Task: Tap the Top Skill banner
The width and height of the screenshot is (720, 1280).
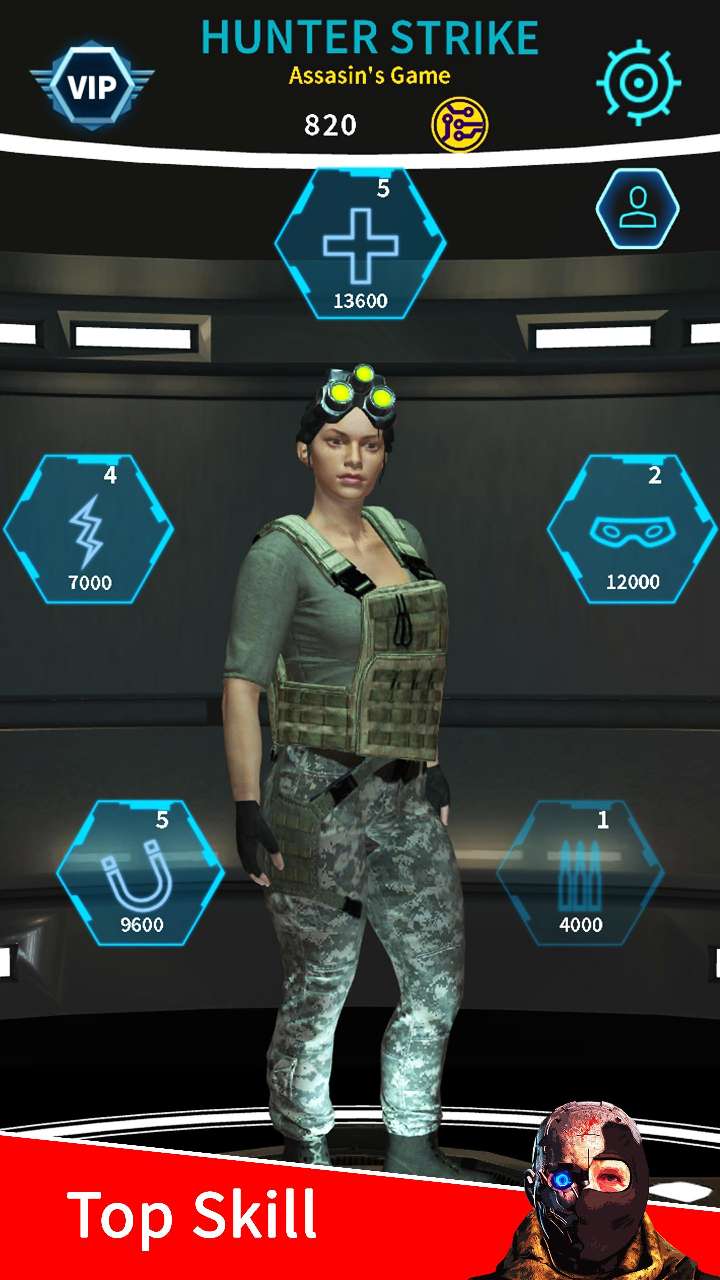Action: tap(192, 1215)
